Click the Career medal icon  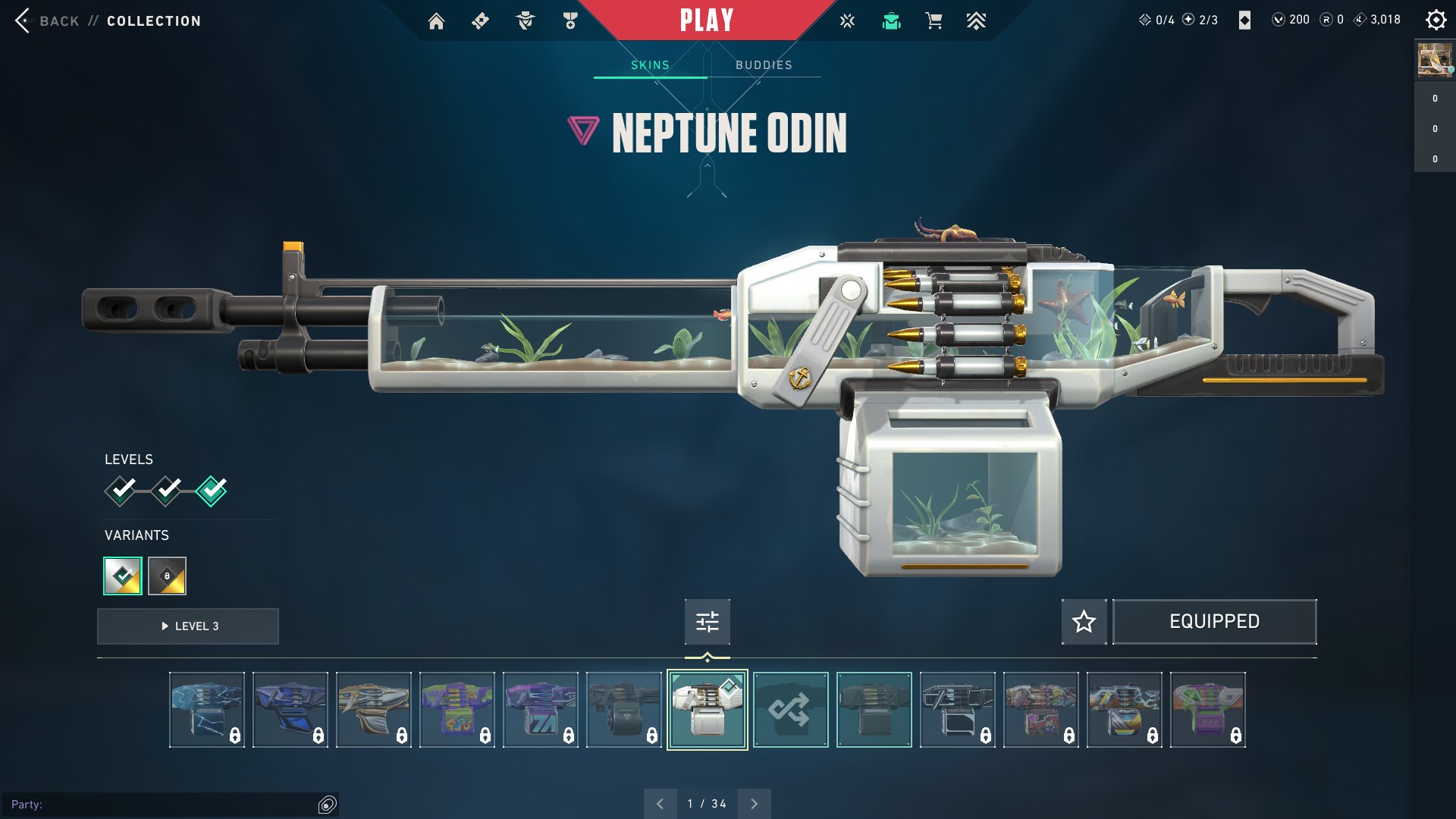[x=571, y=20]
